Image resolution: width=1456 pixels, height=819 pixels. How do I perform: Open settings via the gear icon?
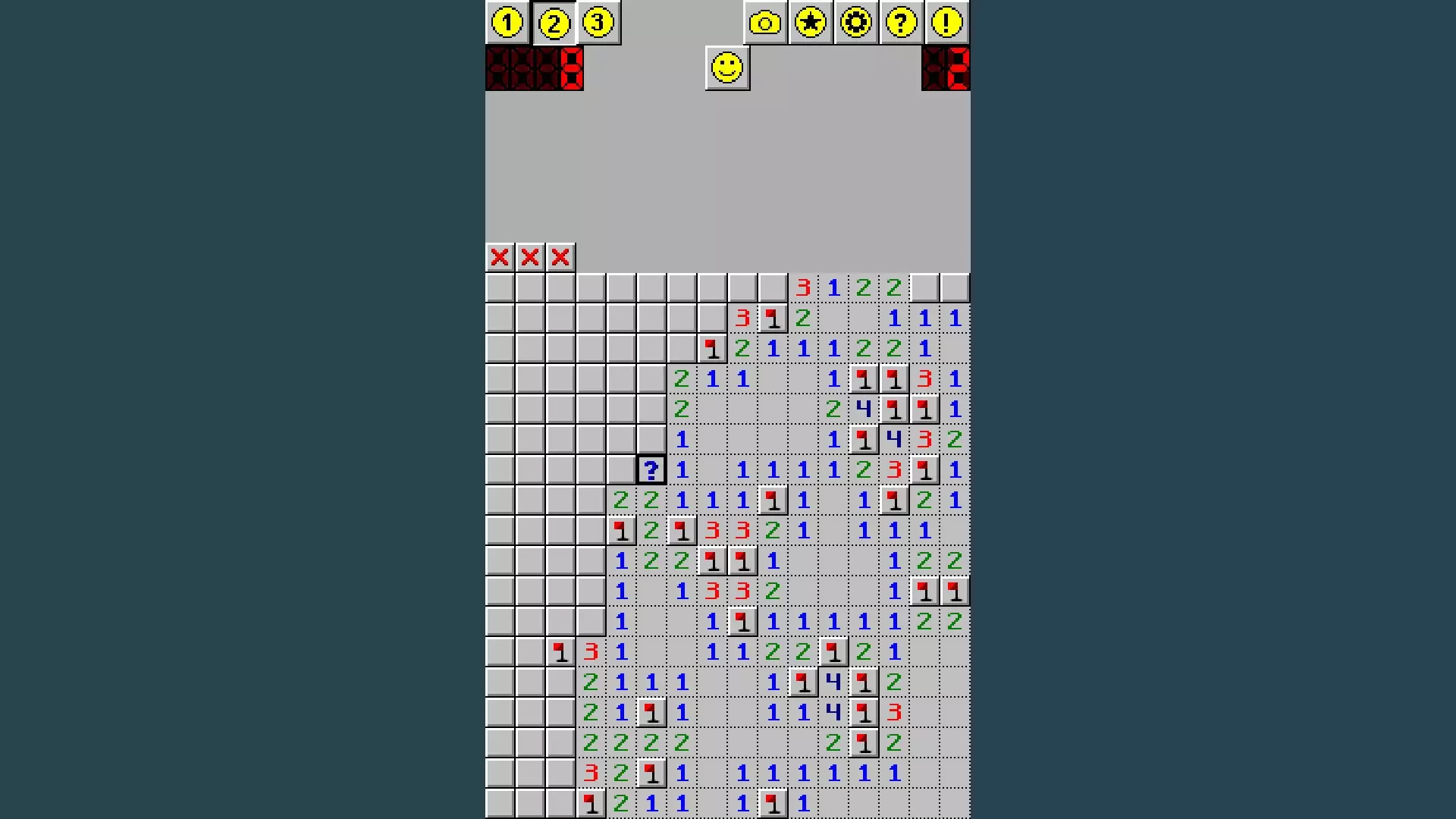[855, 23]
